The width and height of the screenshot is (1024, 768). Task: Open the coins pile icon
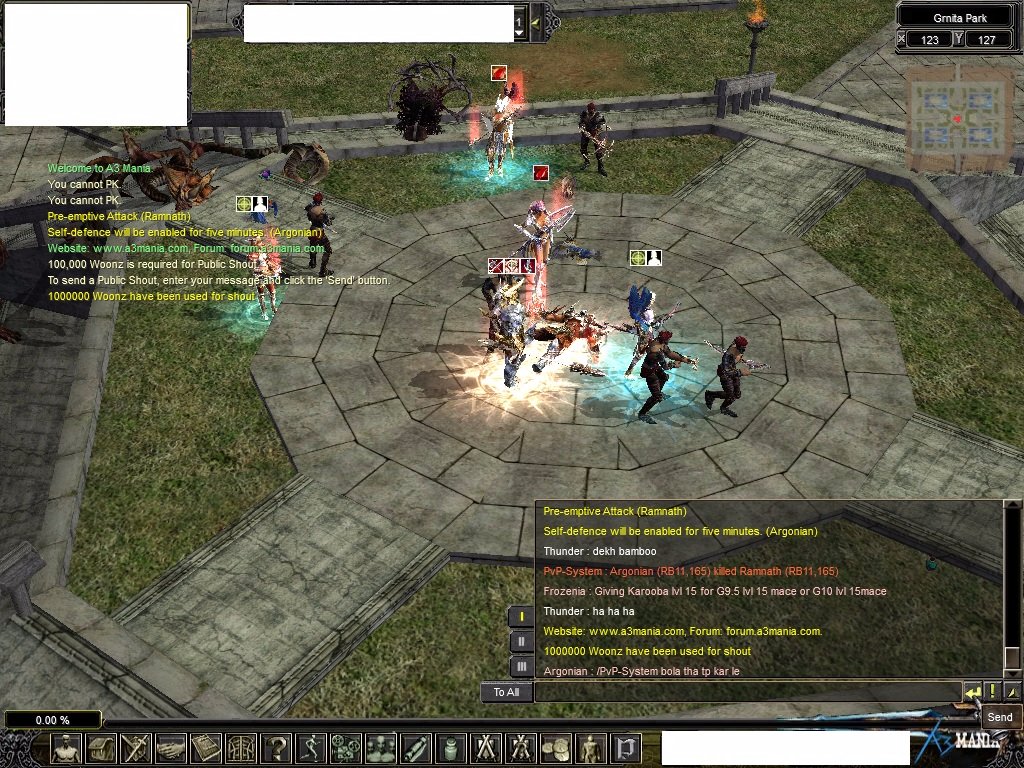(556, 748)
